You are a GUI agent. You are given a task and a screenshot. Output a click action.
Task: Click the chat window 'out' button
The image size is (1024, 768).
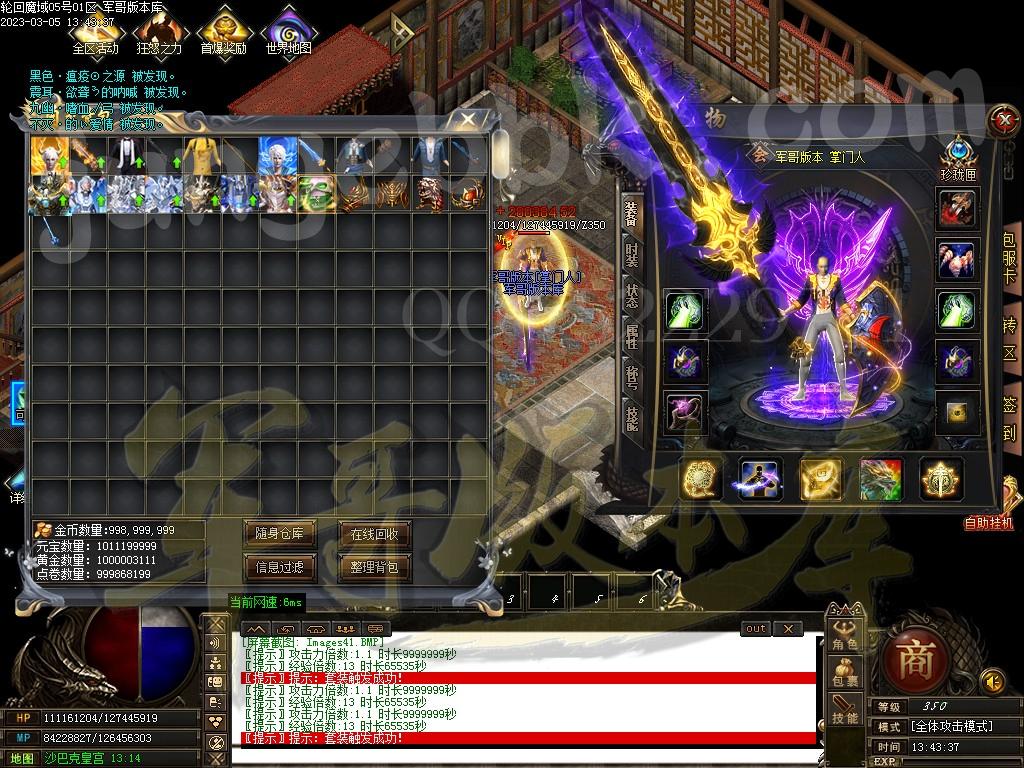click(756, 628)
